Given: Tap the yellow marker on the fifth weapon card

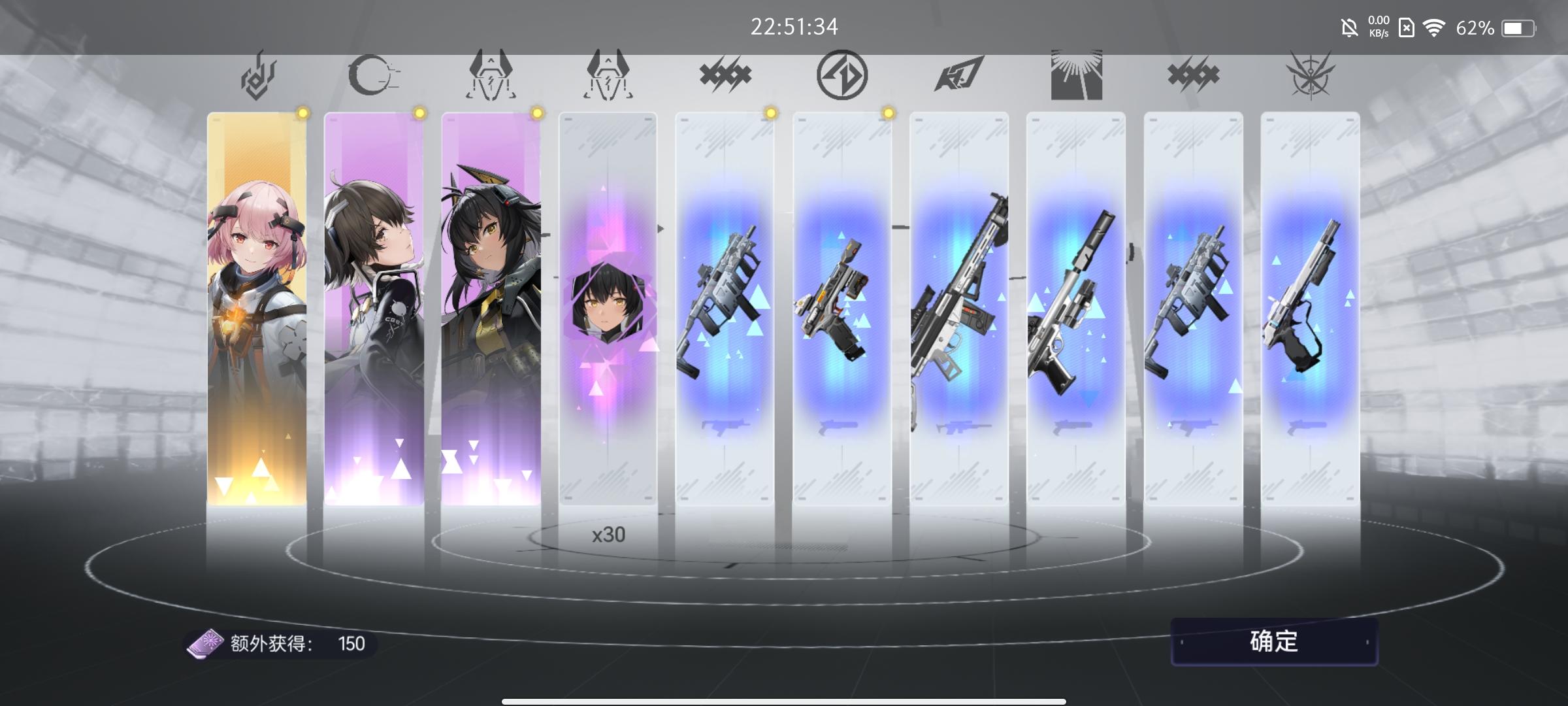Looking at the screenshot, I should pos(770,113).
